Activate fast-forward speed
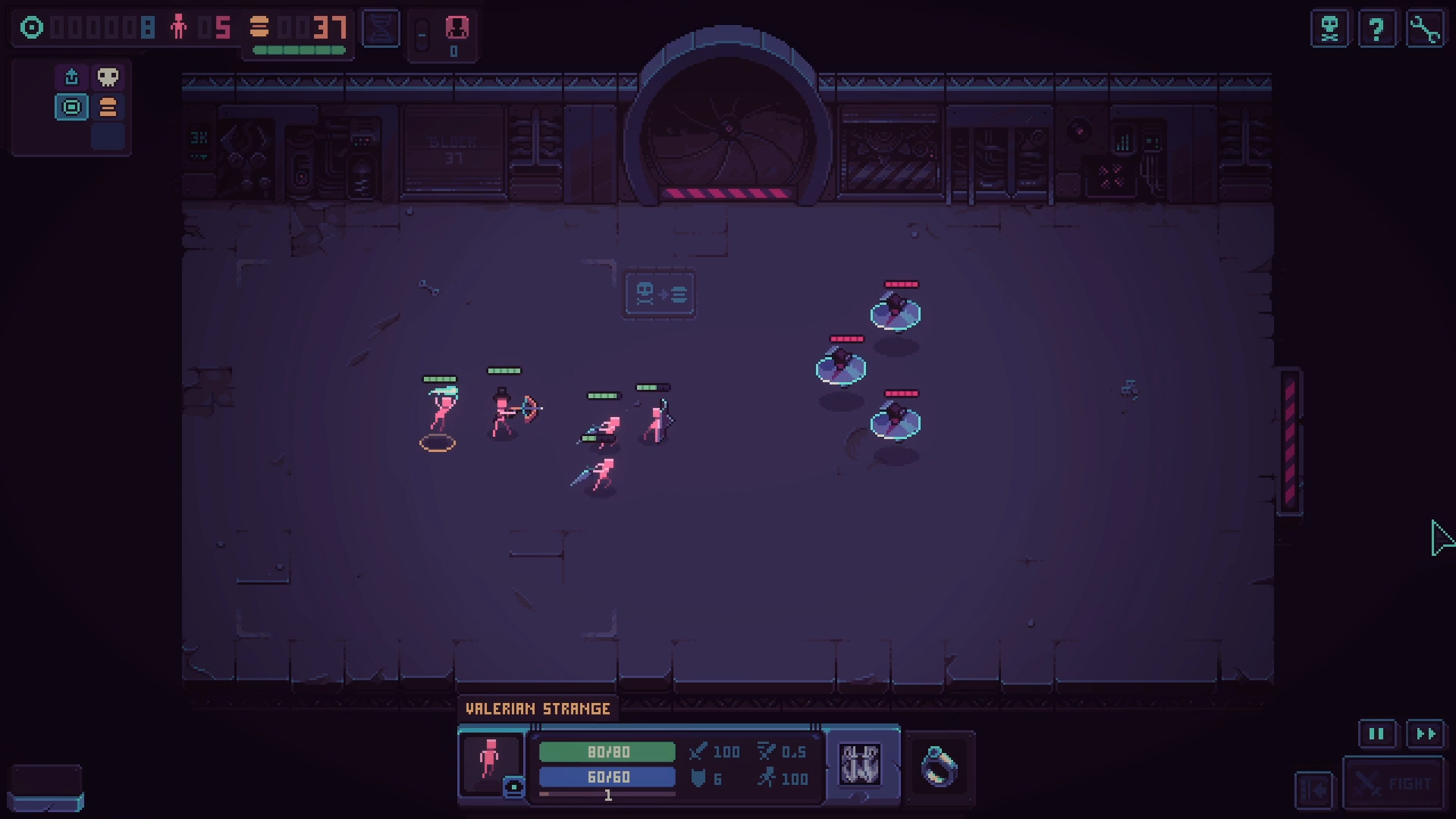The height and width of the screenshot is (819, 1456). coord(1426,733)
